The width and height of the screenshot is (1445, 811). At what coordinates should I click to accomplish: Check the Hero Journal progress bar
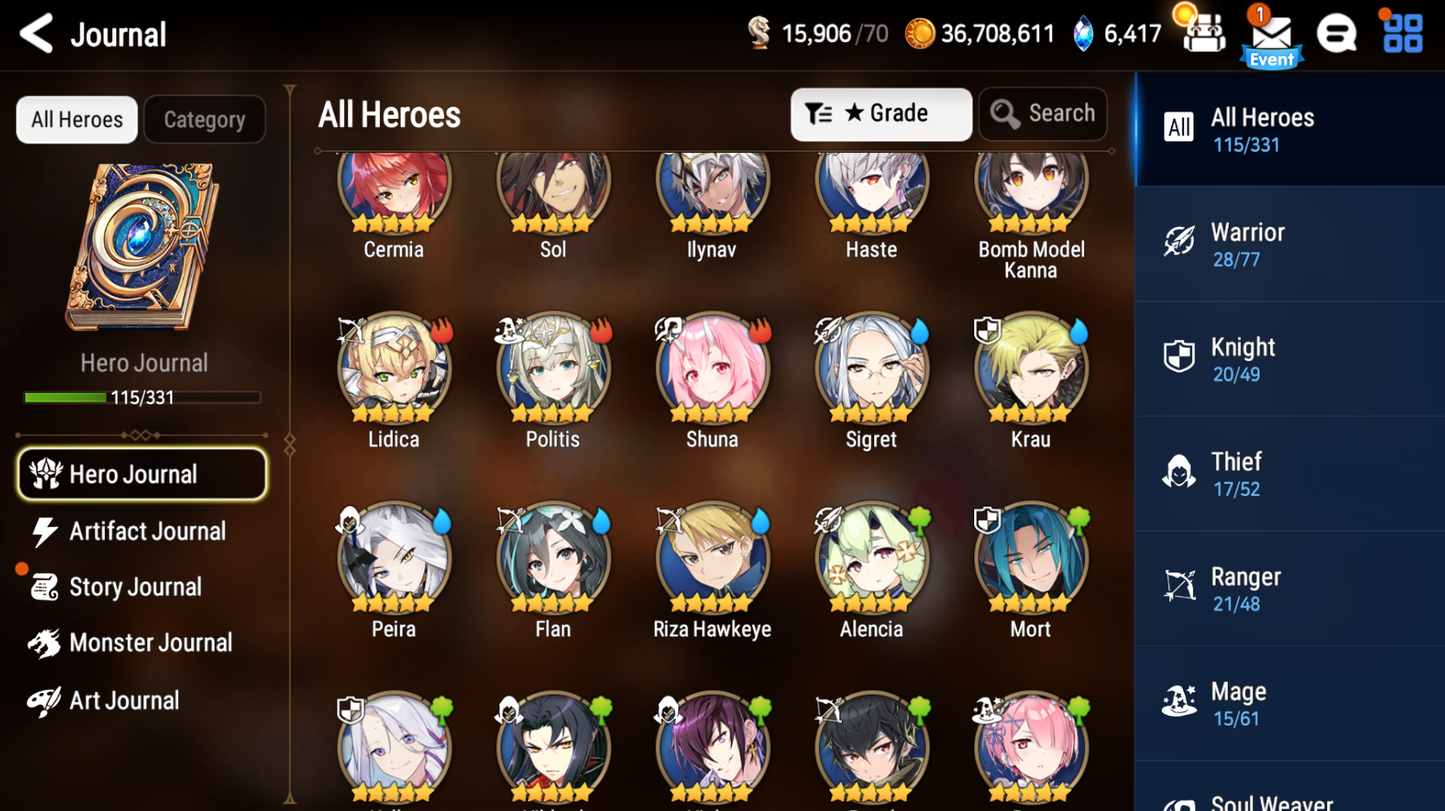[143, 396]
